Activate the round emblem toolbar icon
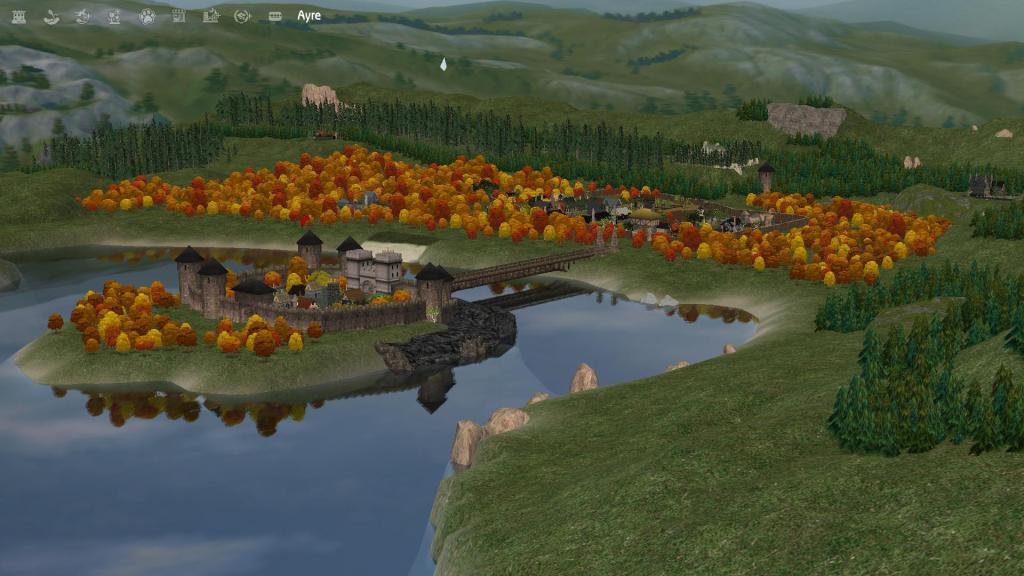 click(242, 16)
